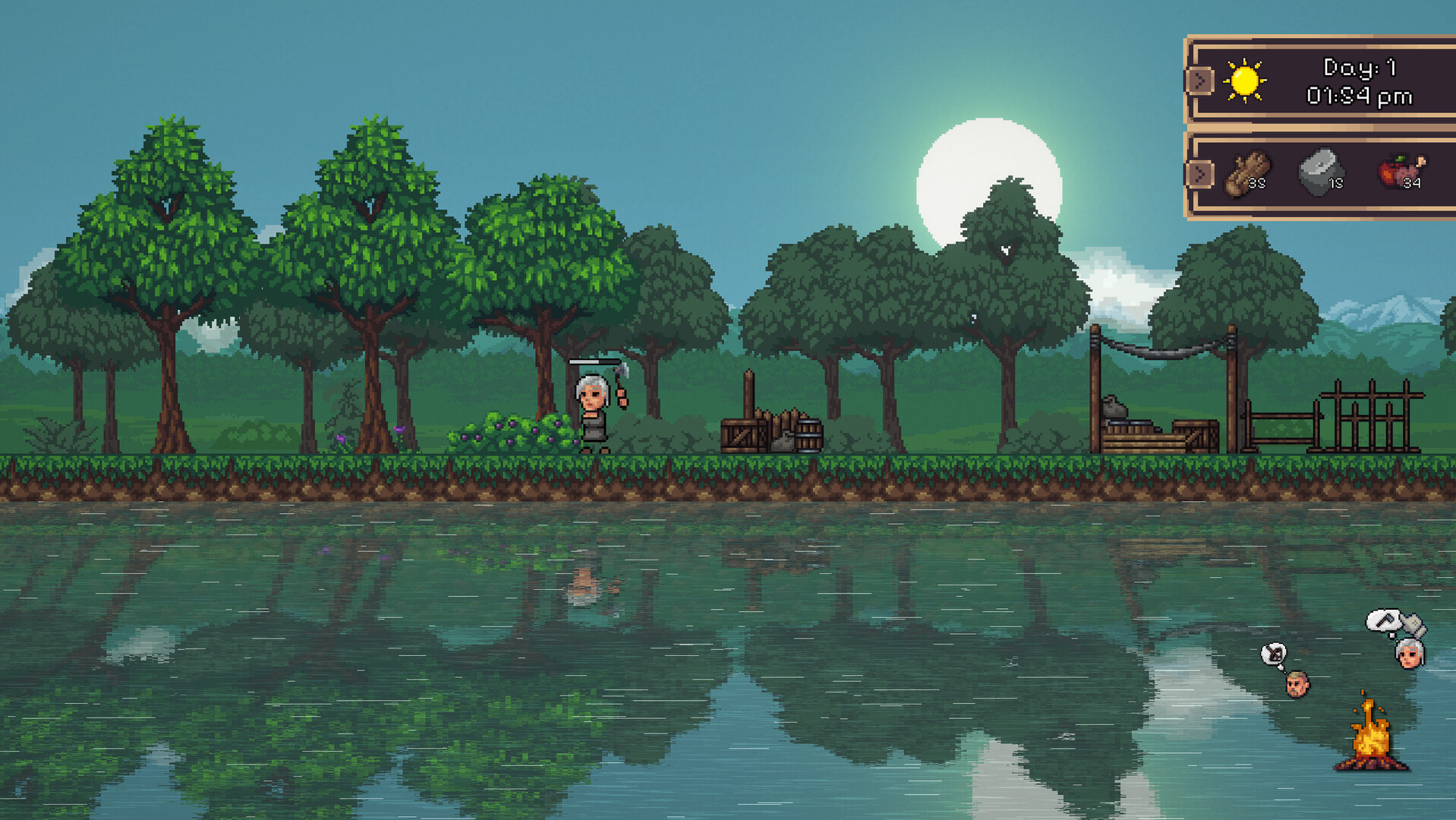Select the character standing with raised pickaxe
This screenshot has height=820, width=1456.
coord(596,414)
